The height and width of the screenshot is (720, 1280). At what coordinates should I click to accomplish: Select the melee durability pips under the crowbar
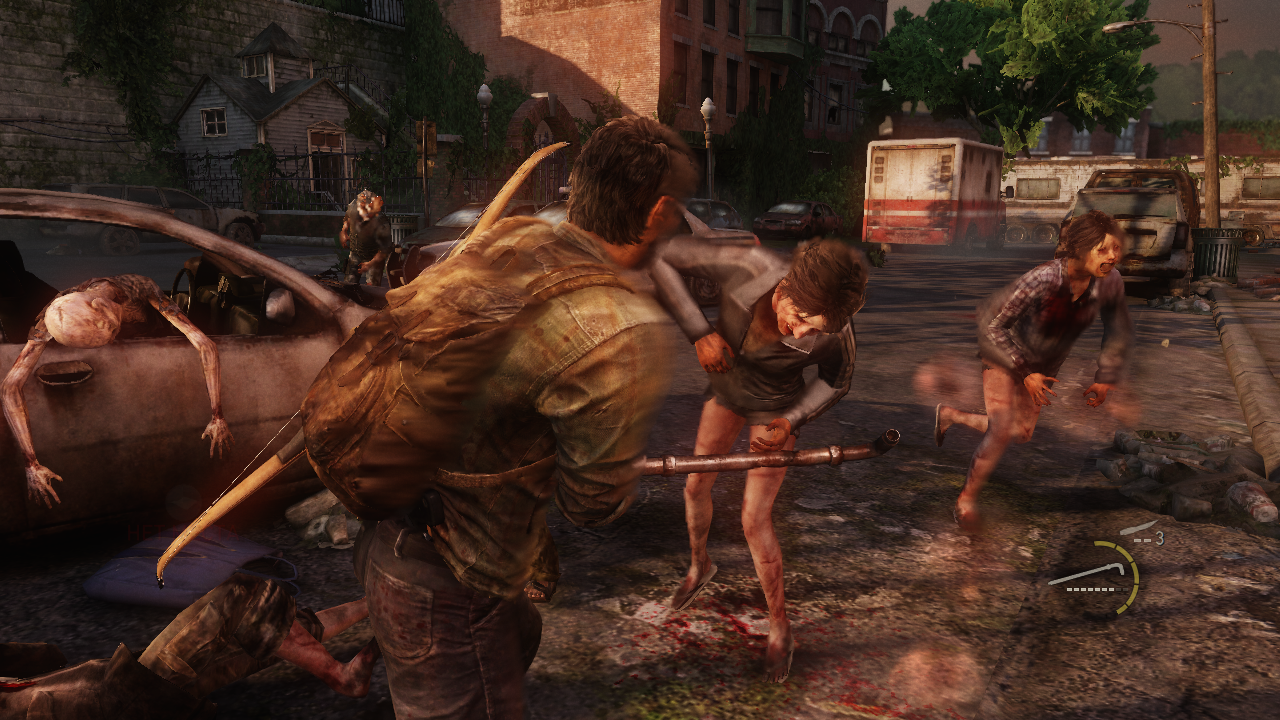coord(1092,589)
